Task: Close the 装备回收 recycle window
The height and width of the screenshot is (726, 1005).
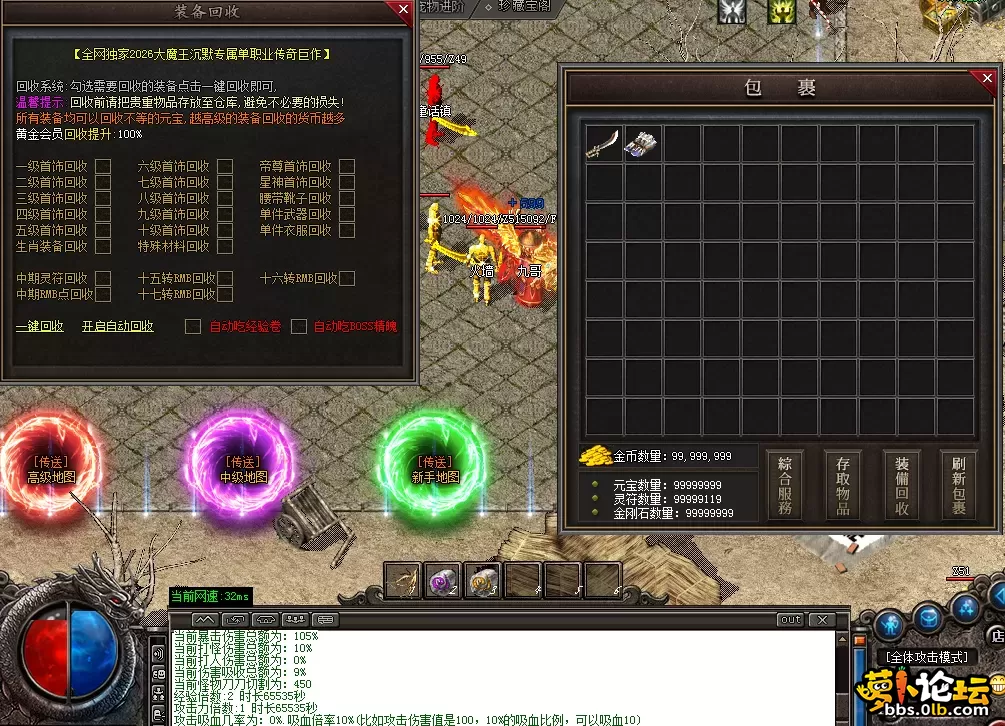Action: (403, 11)
